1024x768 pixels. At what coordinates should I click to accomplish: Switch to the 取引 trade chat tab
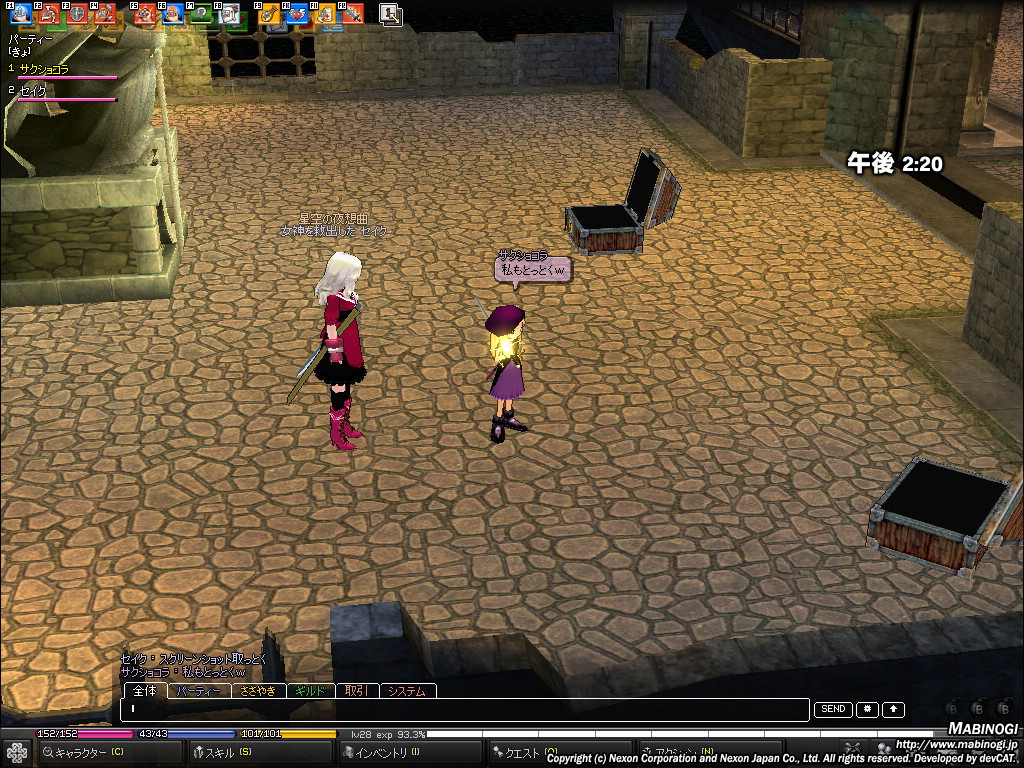pyautogui.click(x=356, y=691)
